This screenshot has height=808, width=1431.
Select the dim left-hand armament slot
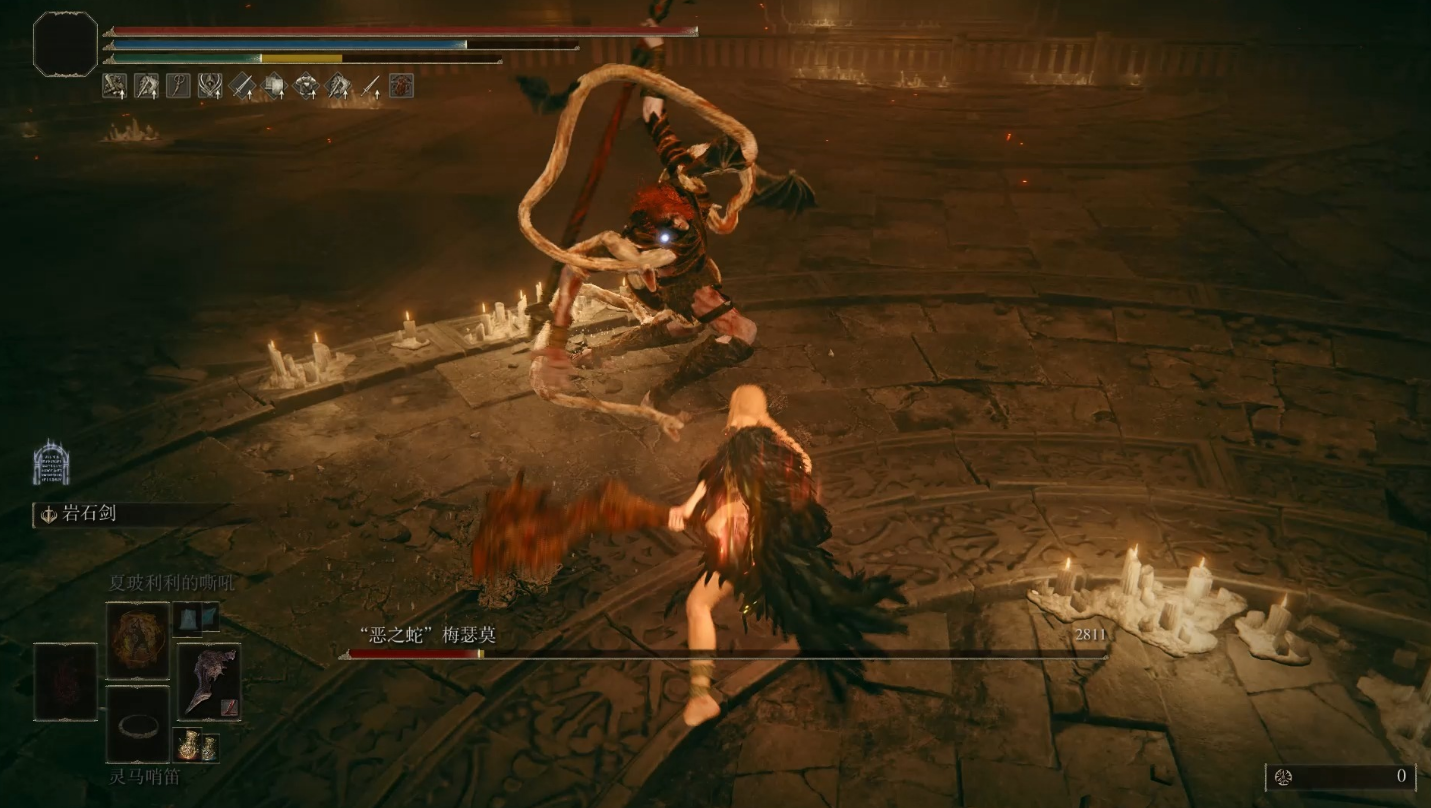click(66, 682)
